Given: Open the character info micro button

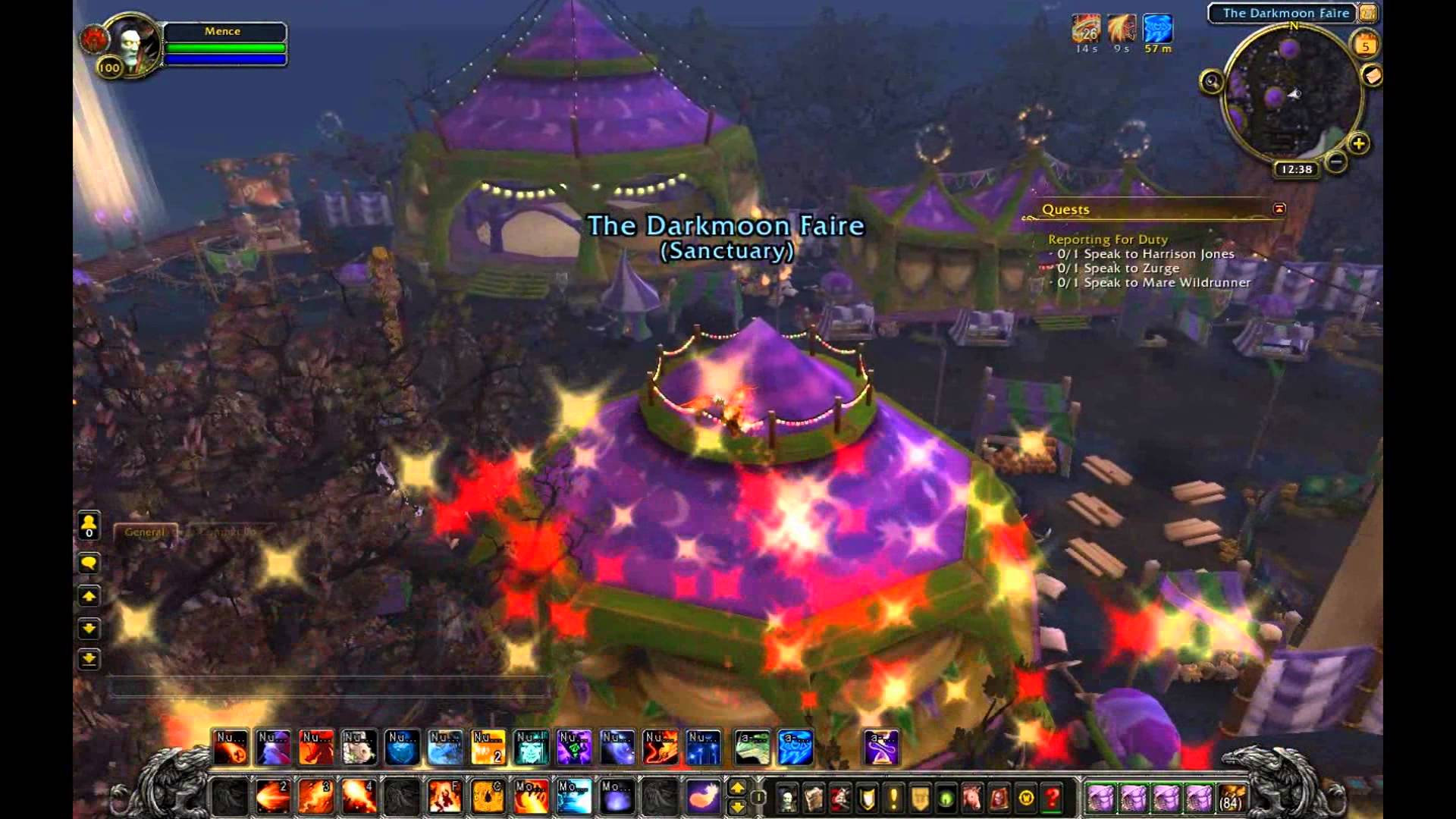Looking at the screenshot, I should click(788, 798).
